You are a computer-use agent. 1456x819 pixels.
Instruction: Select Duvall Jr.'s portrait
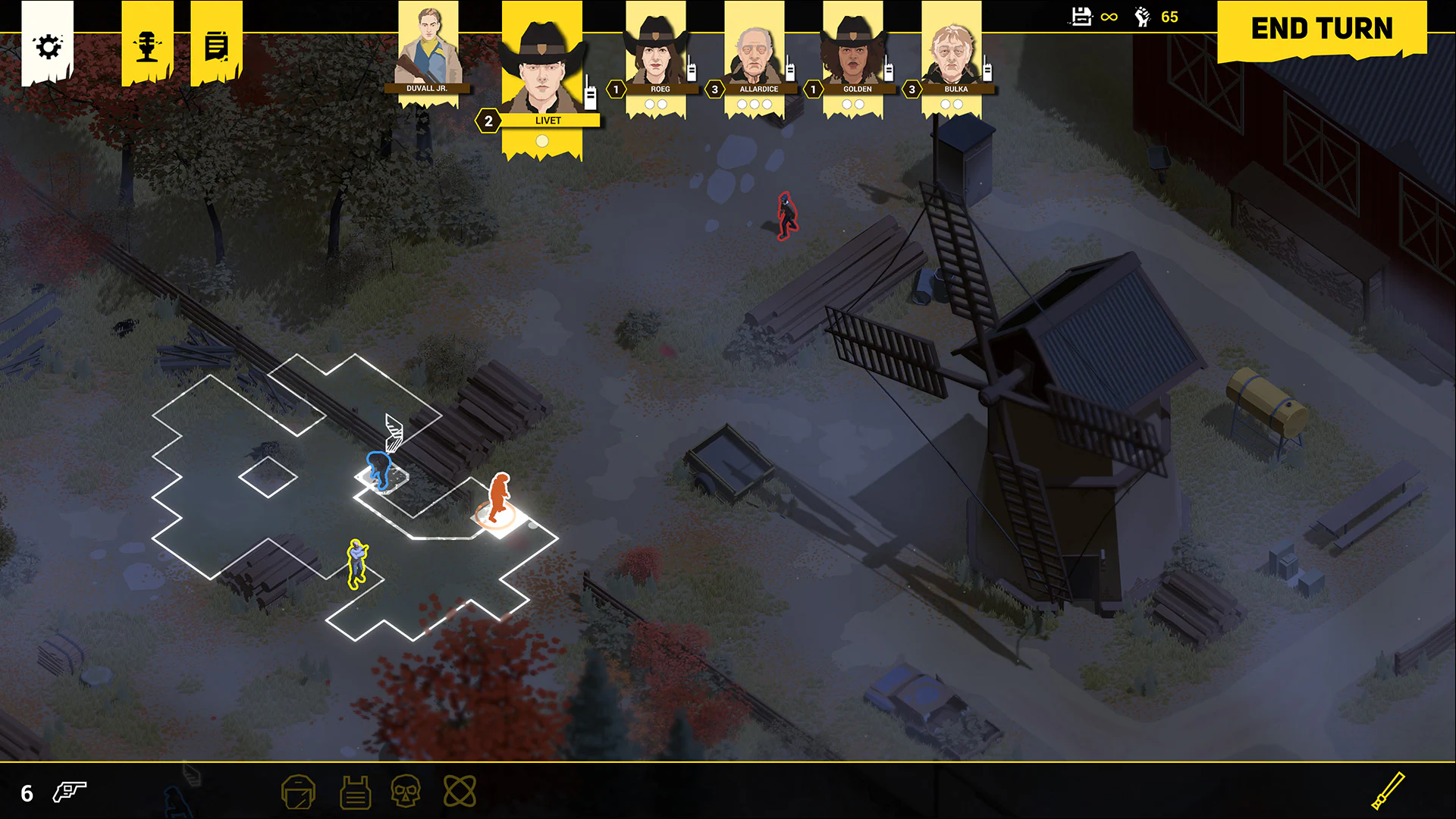point(428,45)
